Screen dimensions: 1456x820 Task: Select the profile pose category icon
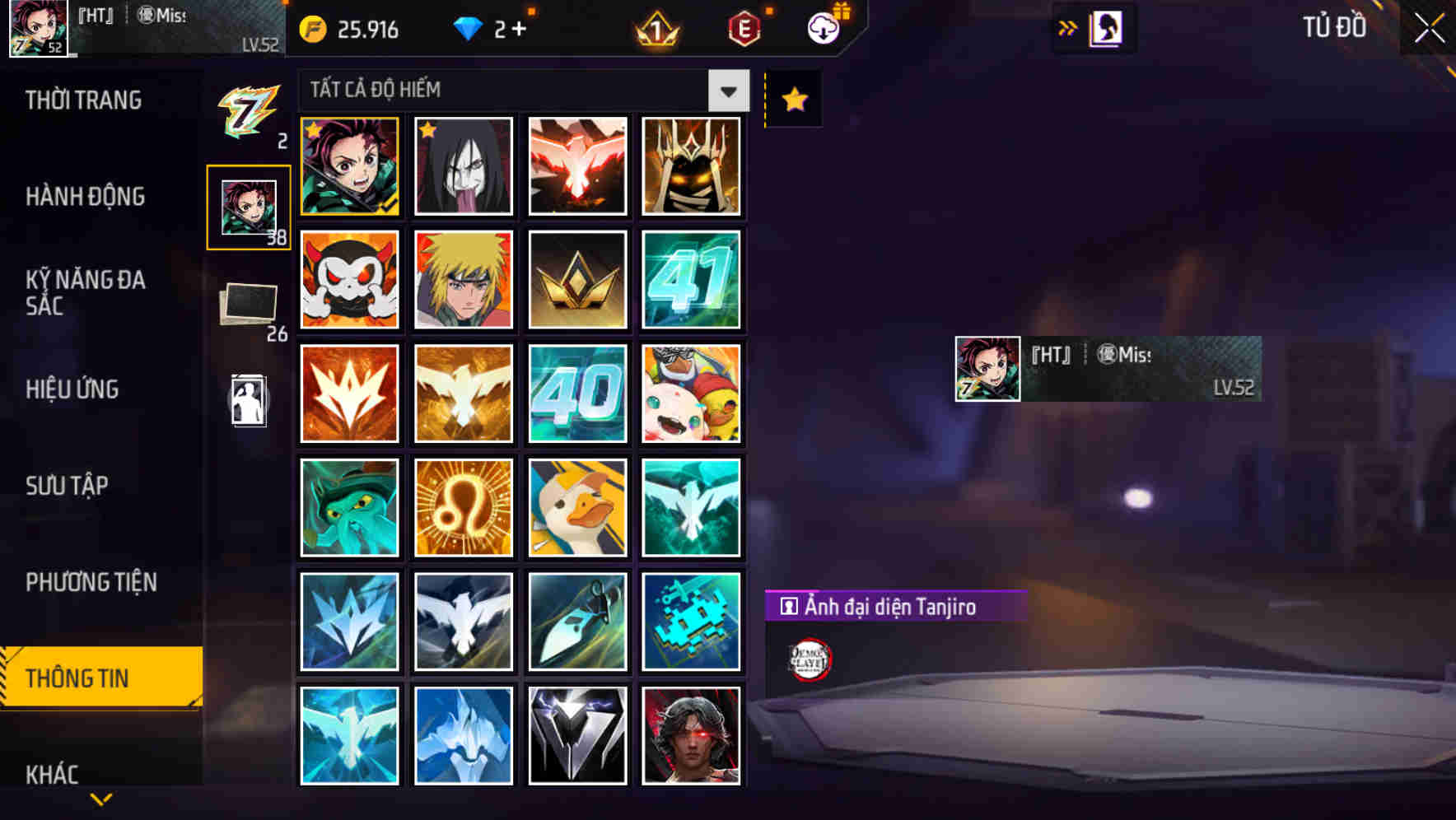(x=250, y=401)
